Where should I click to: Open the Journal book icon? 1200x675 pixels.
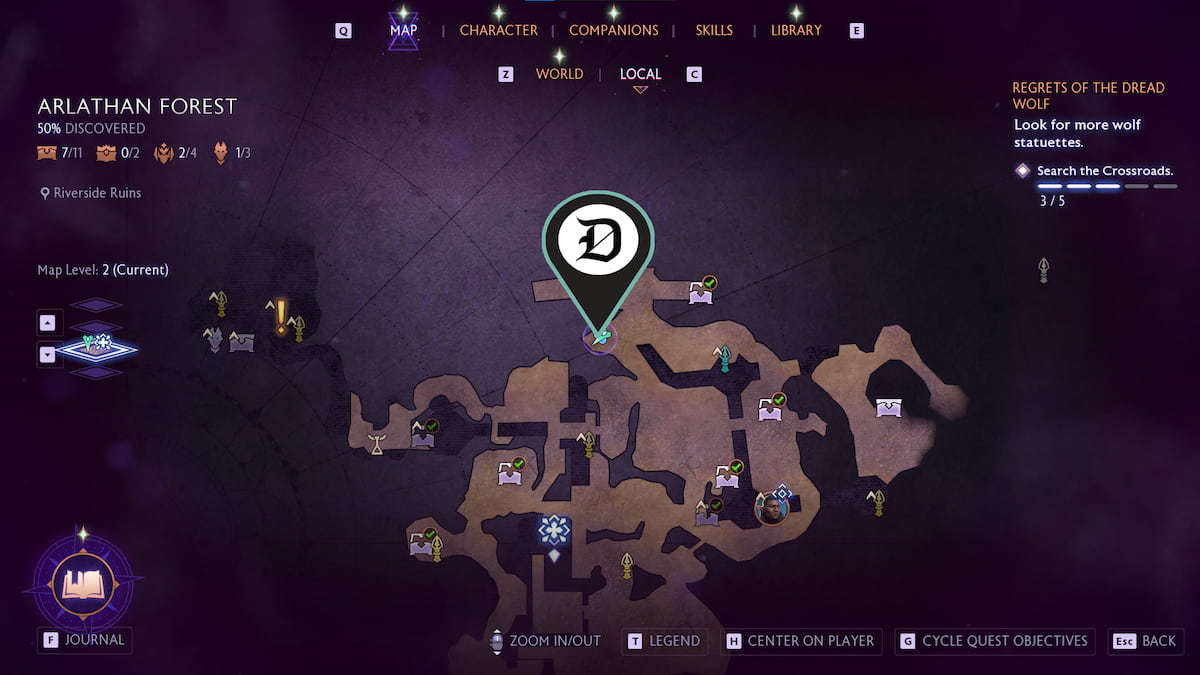(84, 582)
